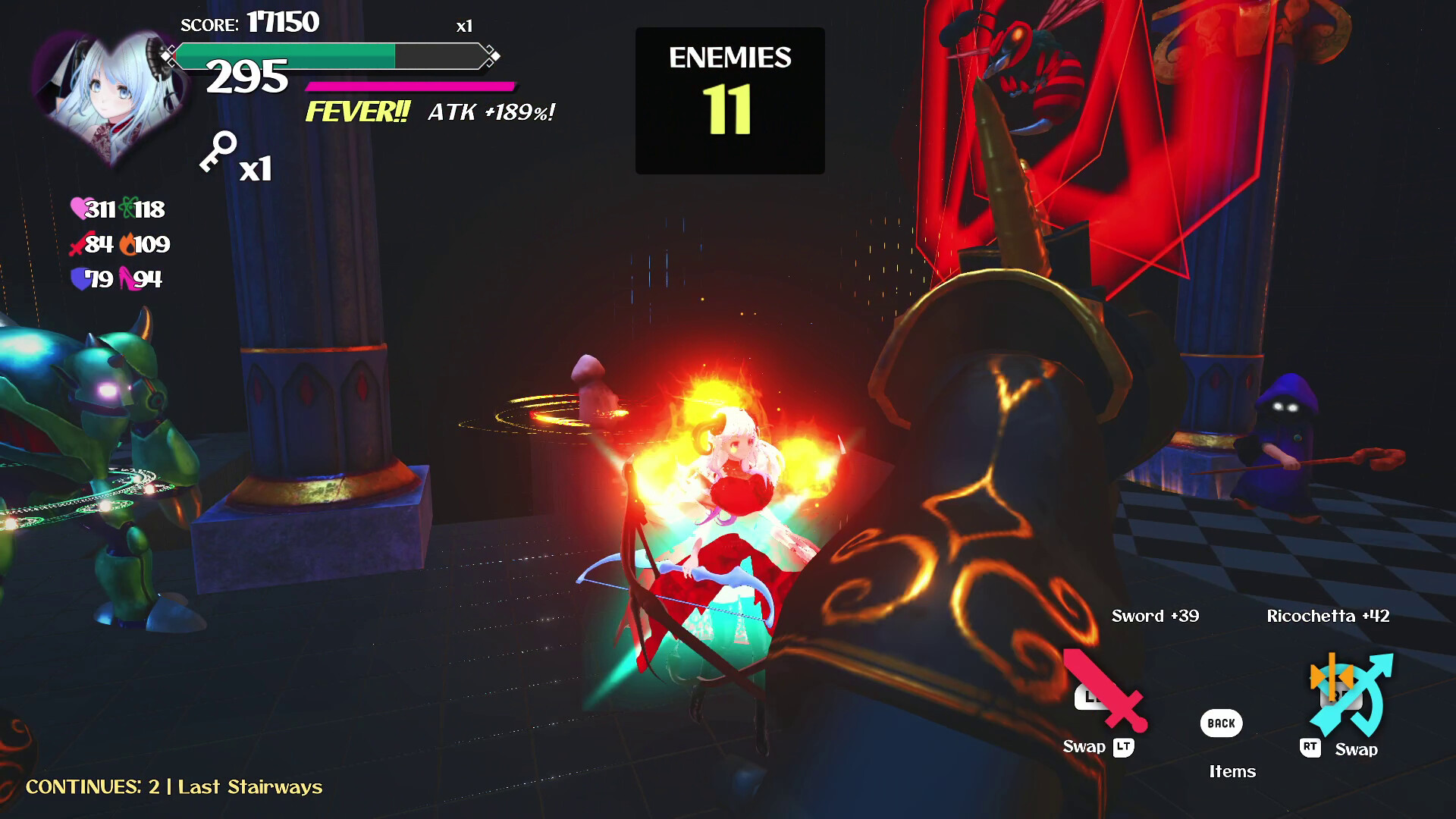
Task: Select the Ricochetta bow weapon icon
Action: (x=1351, y=693)
